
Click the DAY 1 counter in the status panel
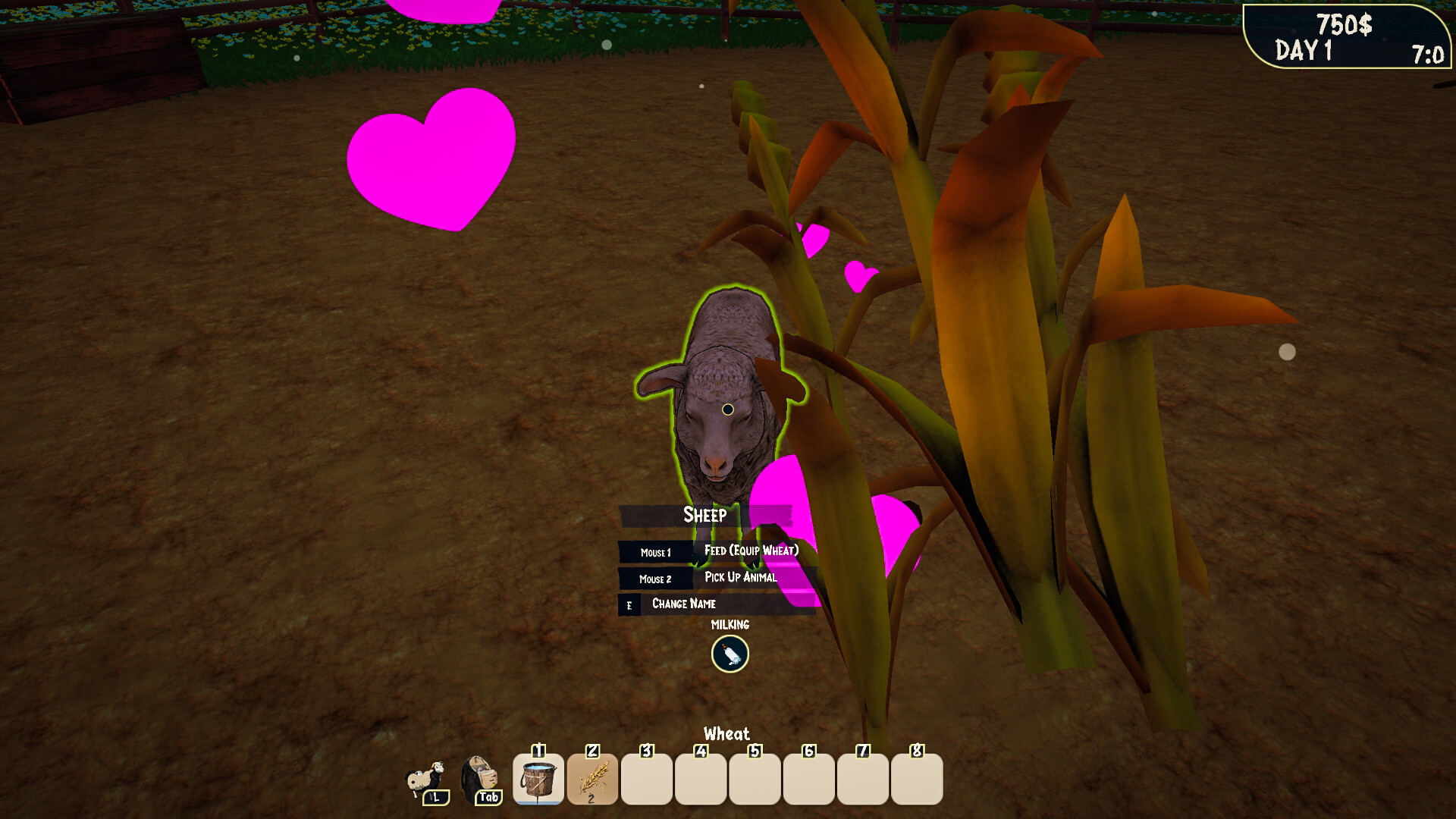pos(1303,51)
